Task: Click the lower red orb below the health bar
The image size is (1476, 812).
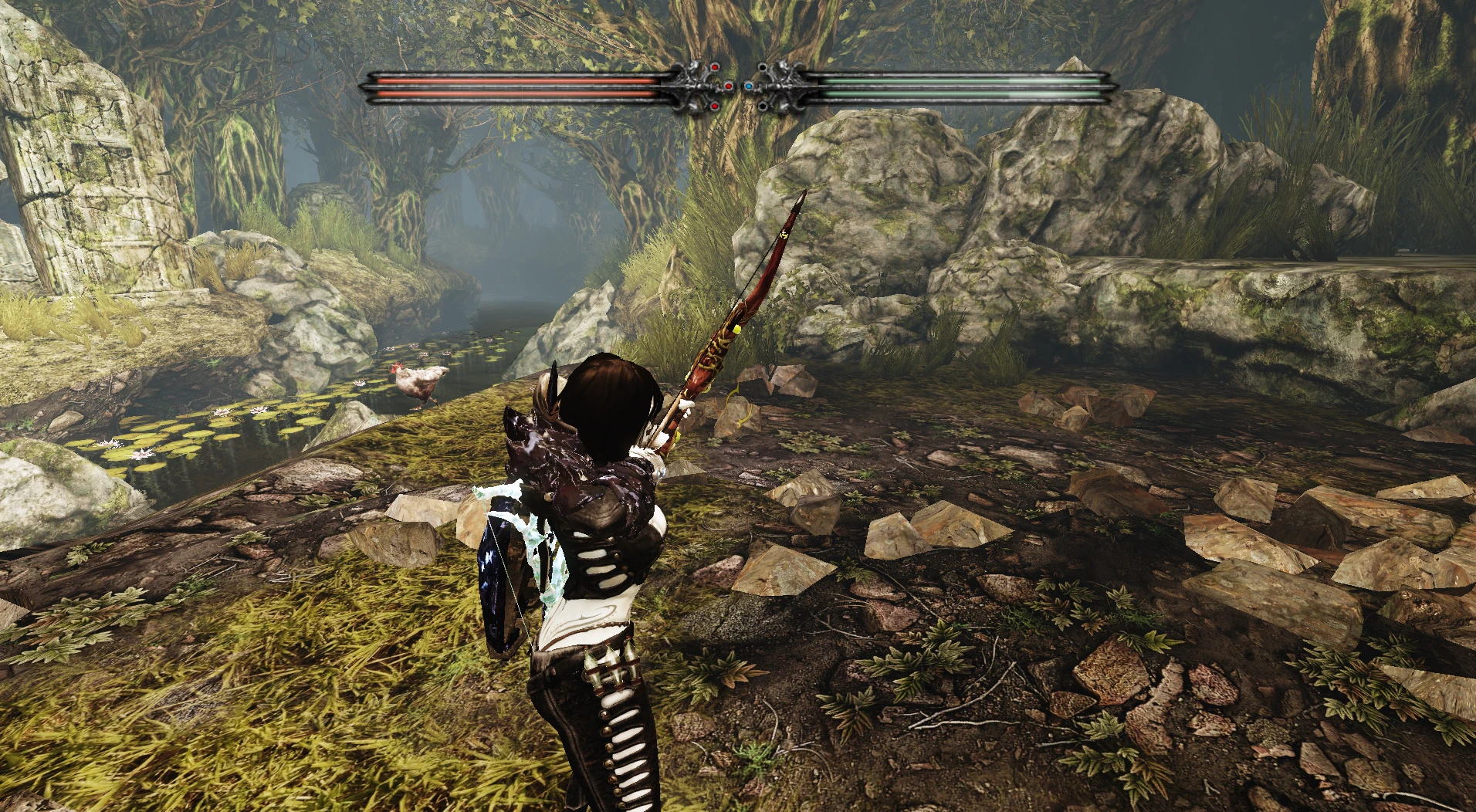Action: pyautogui.click(x=715, y=107)
